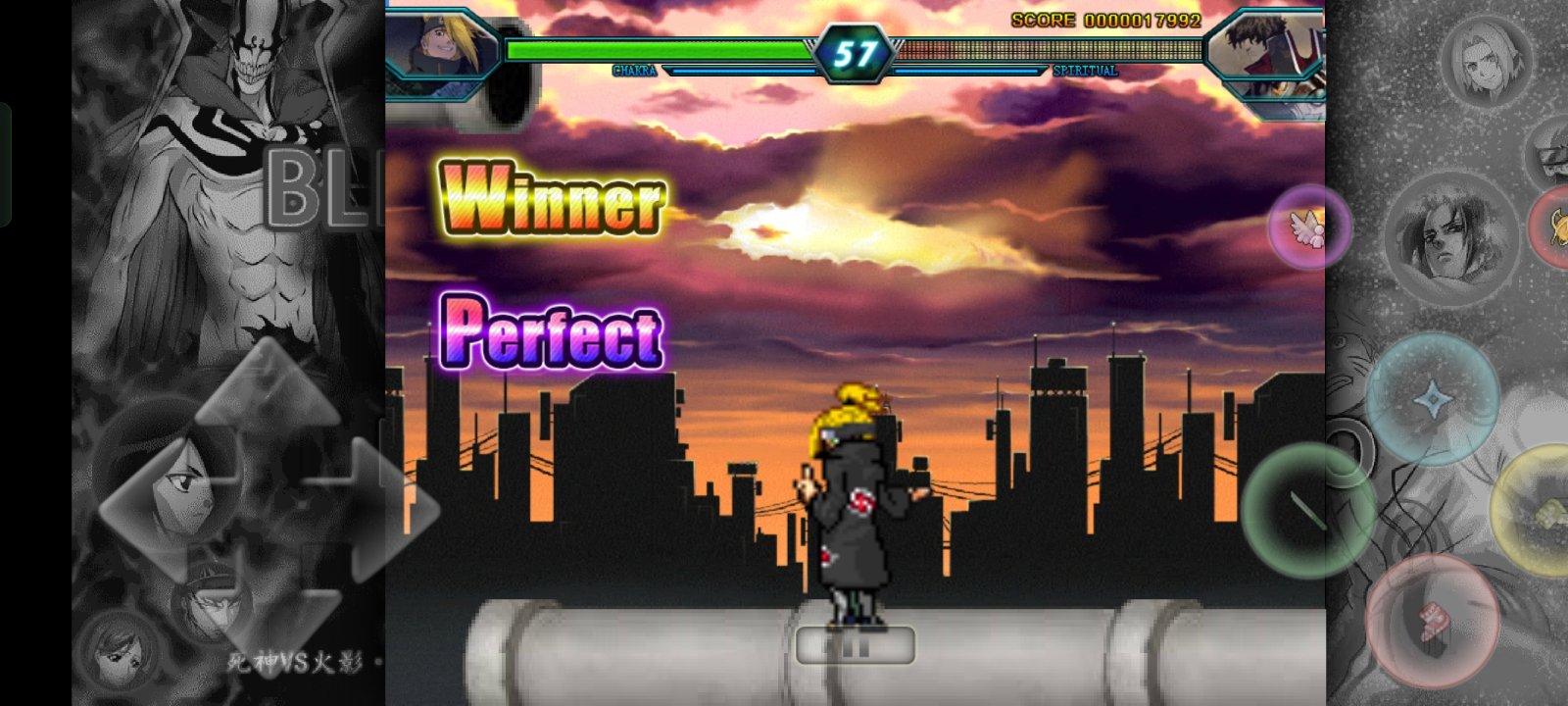Pause the game with the pause button
The height and width of the screenshot is (706, 1568).
click(855, 645)
